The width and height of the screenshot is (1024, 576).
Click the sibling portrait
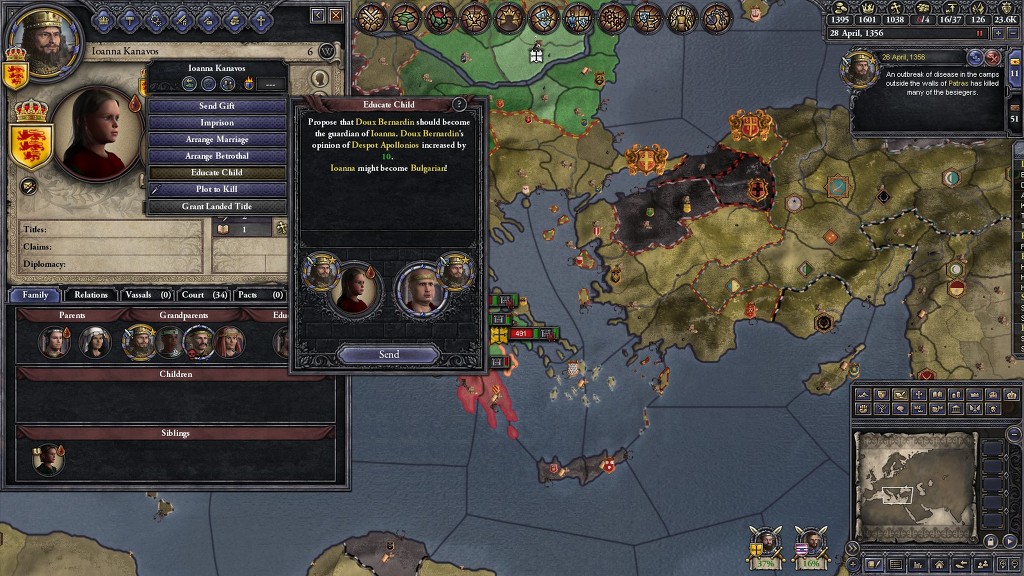[47, 459]
